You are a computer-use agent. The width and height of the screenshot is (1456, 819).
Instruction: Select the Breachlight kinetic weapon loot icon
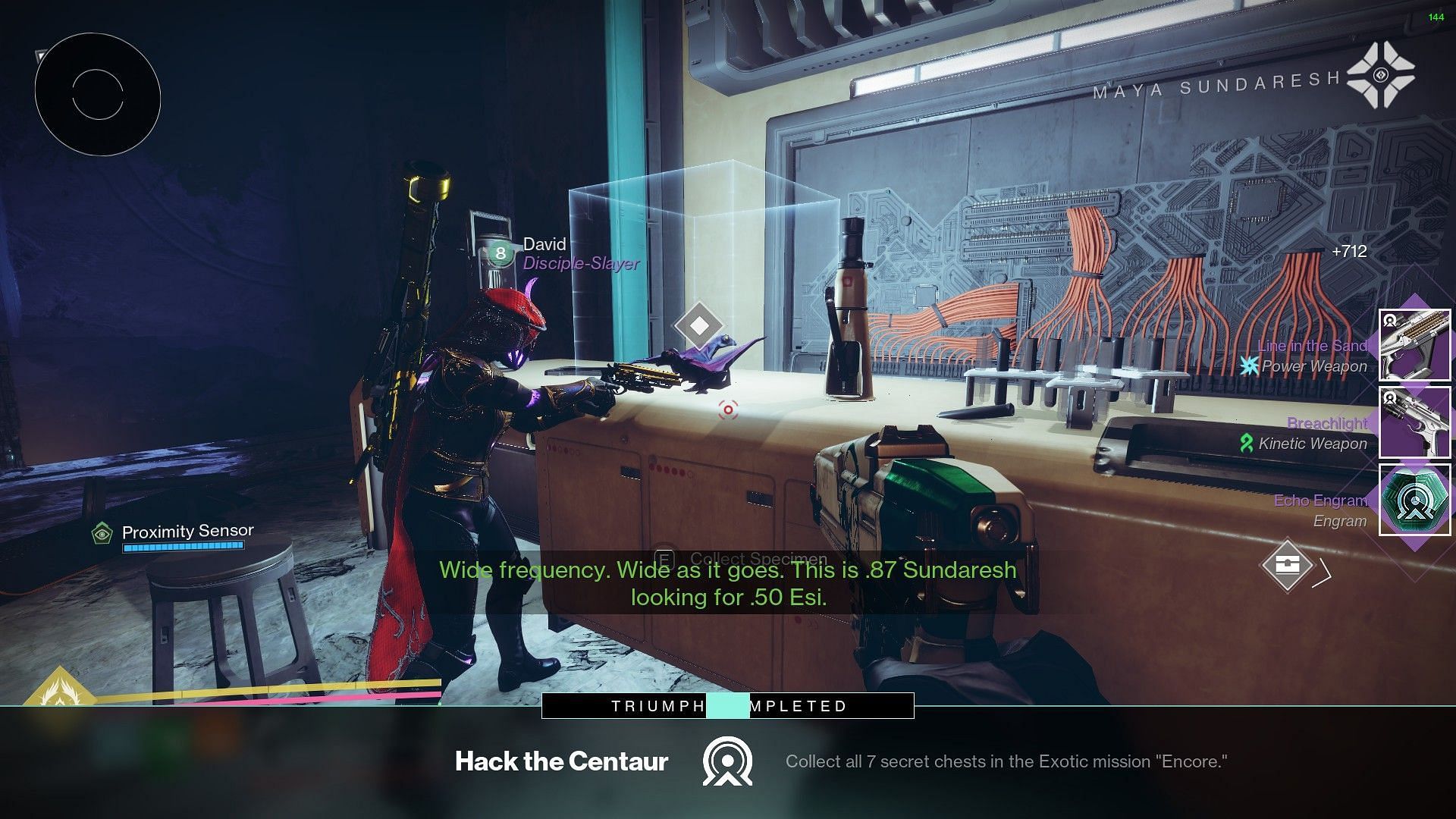pos(1414,422)
